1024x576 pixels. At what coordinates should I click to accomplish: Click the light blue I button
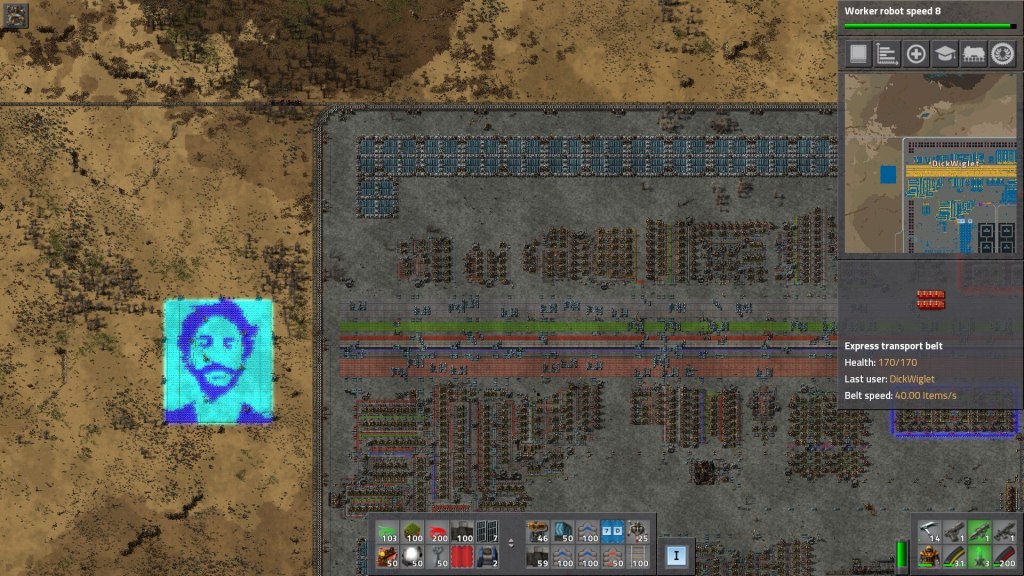(x=676, y=555)
